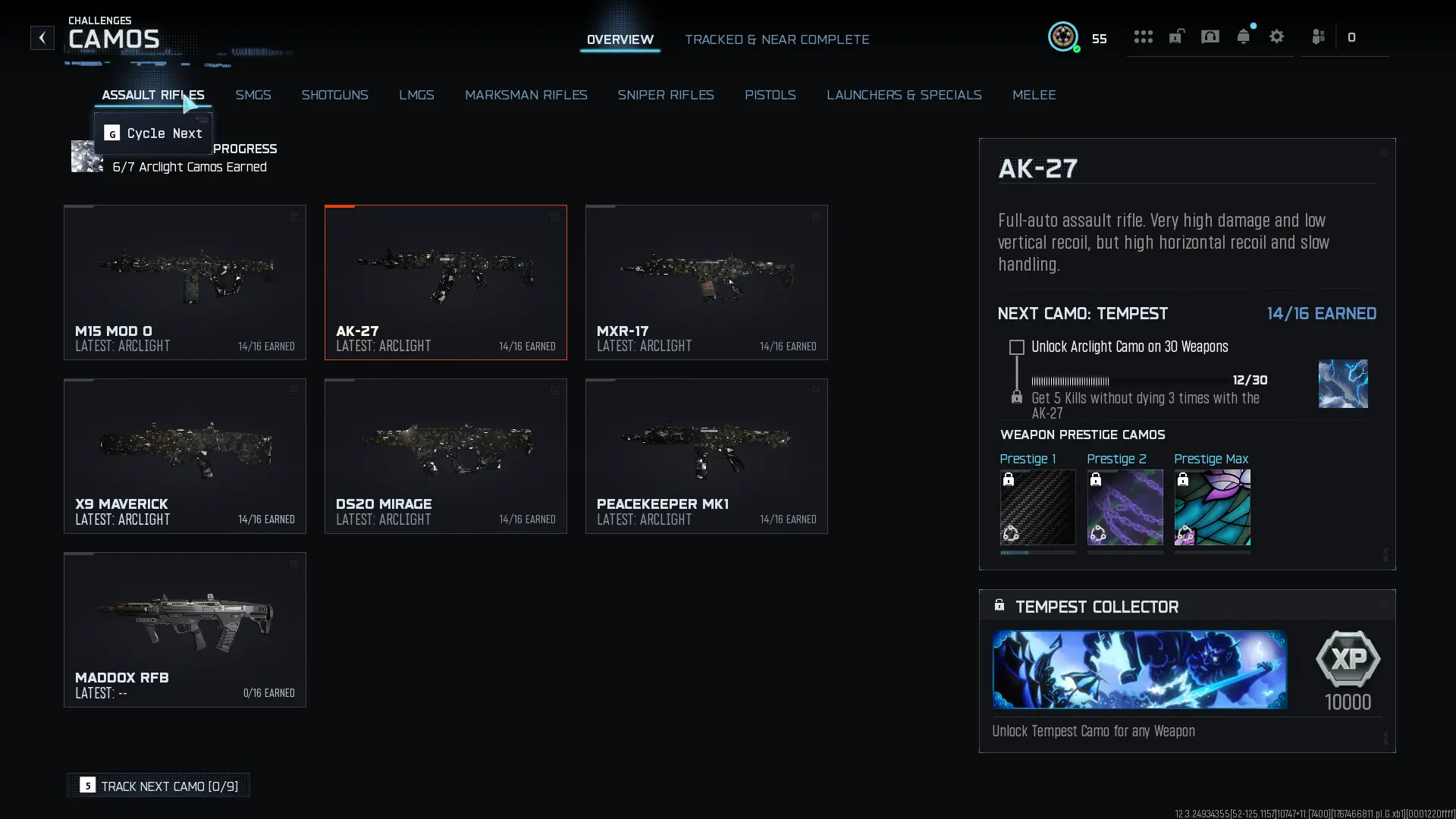Open the notifications bell with new alert
Image resolution: width=1456 pixels, height=819 pixels.
pos(1244,36)
